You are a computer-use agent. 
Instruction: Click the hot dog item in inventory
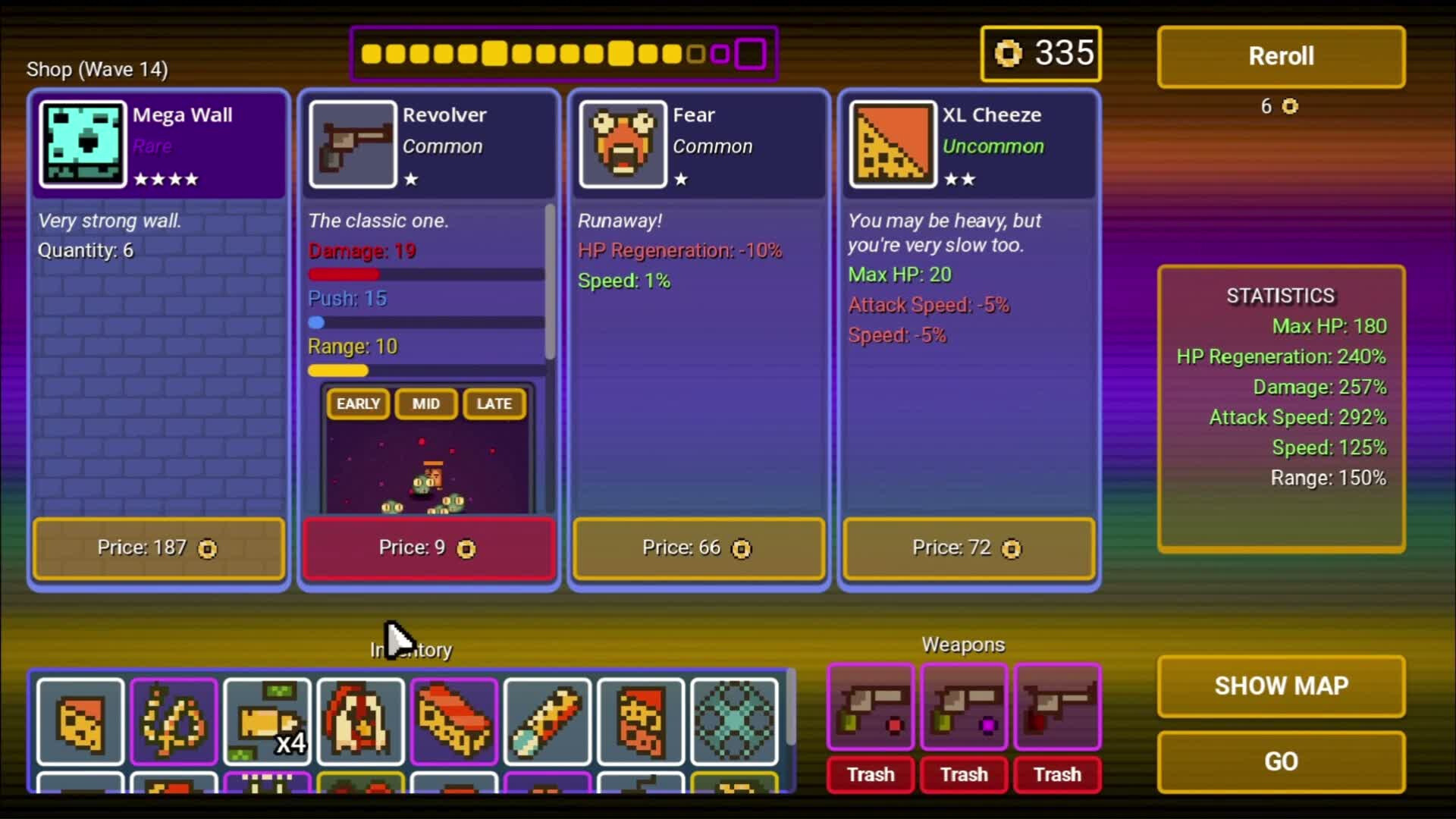453,722
